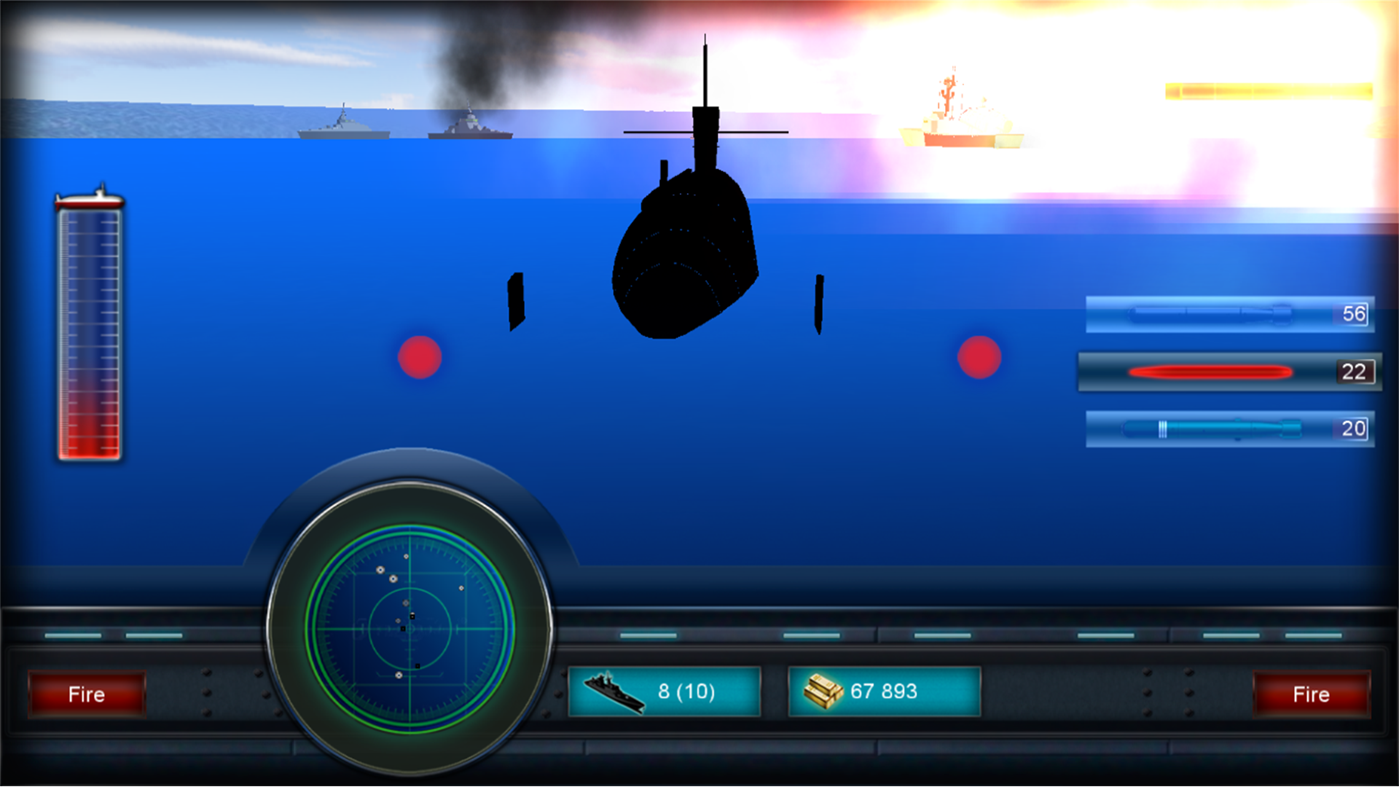The height and width of the screenshot is (787, 1399).
Task: Toggle the left red warning indicator dot
Action: pos(417,357)
